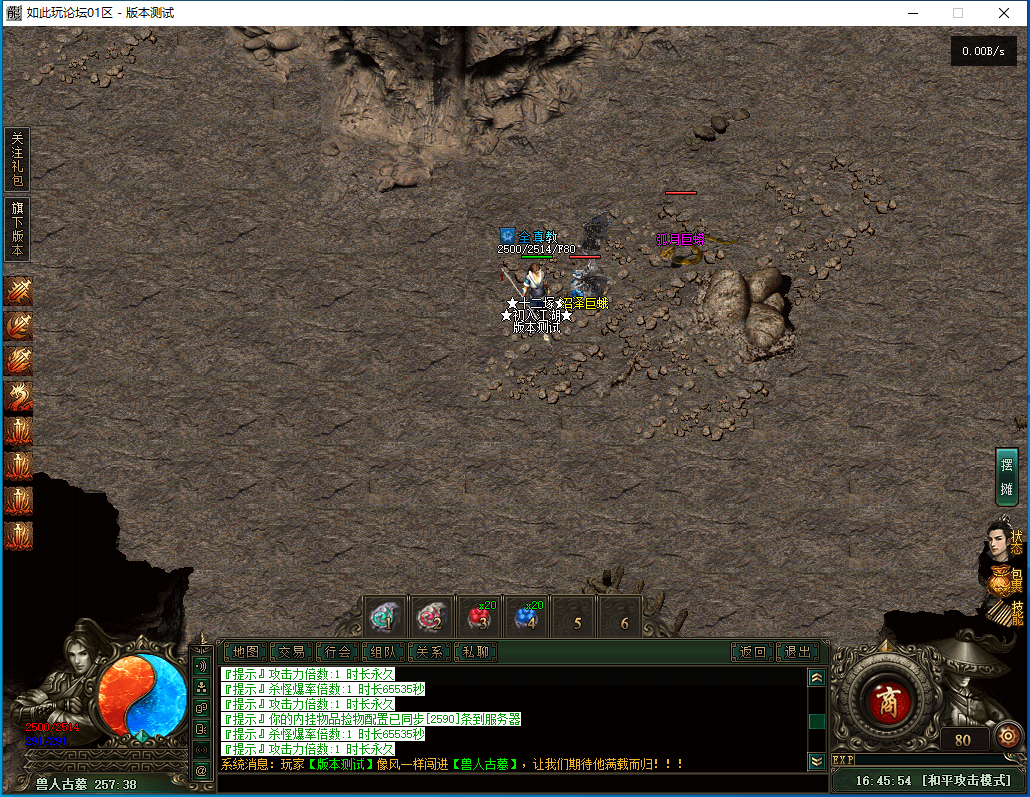Viewport: 1030px width, 797px height.
Task: Open the 交易 trade menu
Action: pyautogui.click(x=291, y=652)
